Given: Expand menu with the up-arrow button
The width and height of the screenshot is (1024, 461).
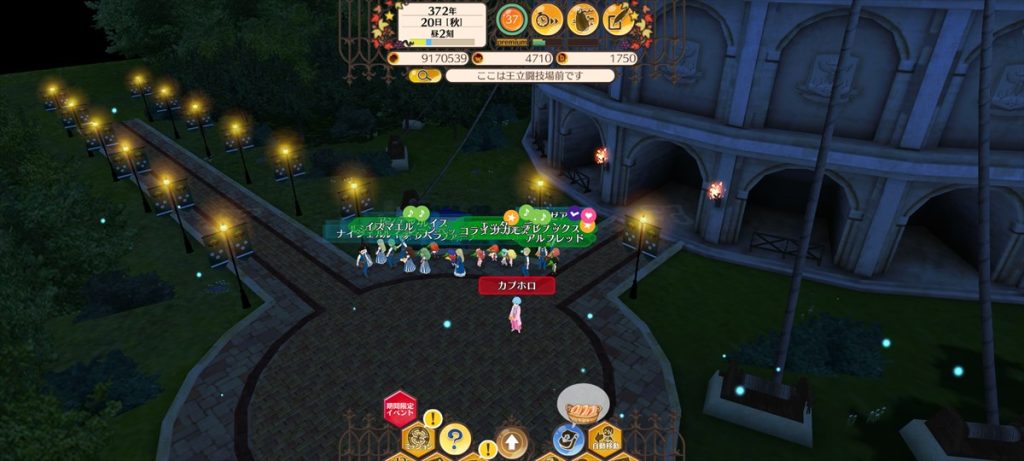Looking at the screenshot, I should click(x=510, y=439).
